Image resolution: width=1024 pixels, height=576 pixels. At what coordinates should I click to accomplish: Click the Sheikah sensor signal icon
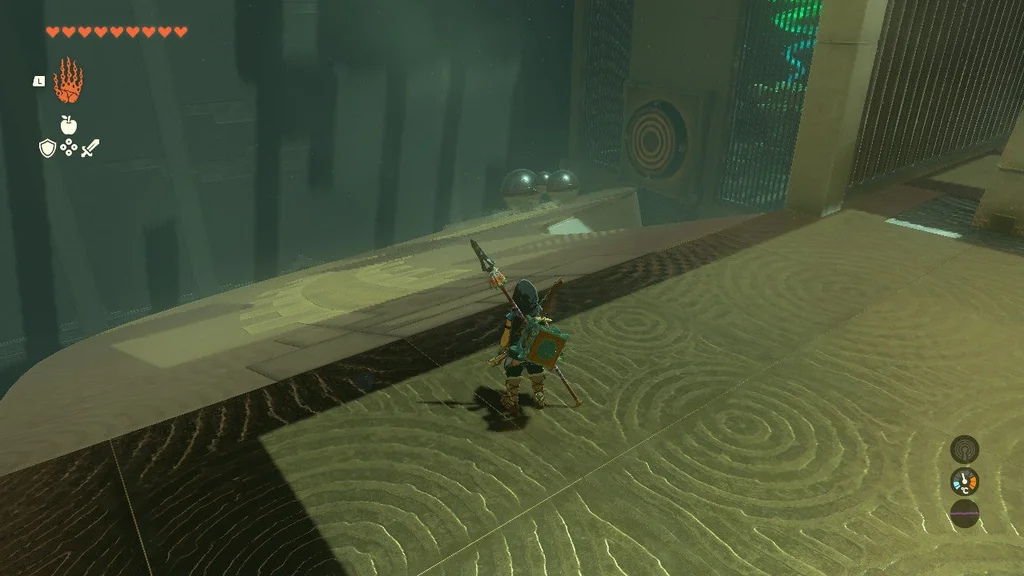pyautogui.click(x=964, y=449)
